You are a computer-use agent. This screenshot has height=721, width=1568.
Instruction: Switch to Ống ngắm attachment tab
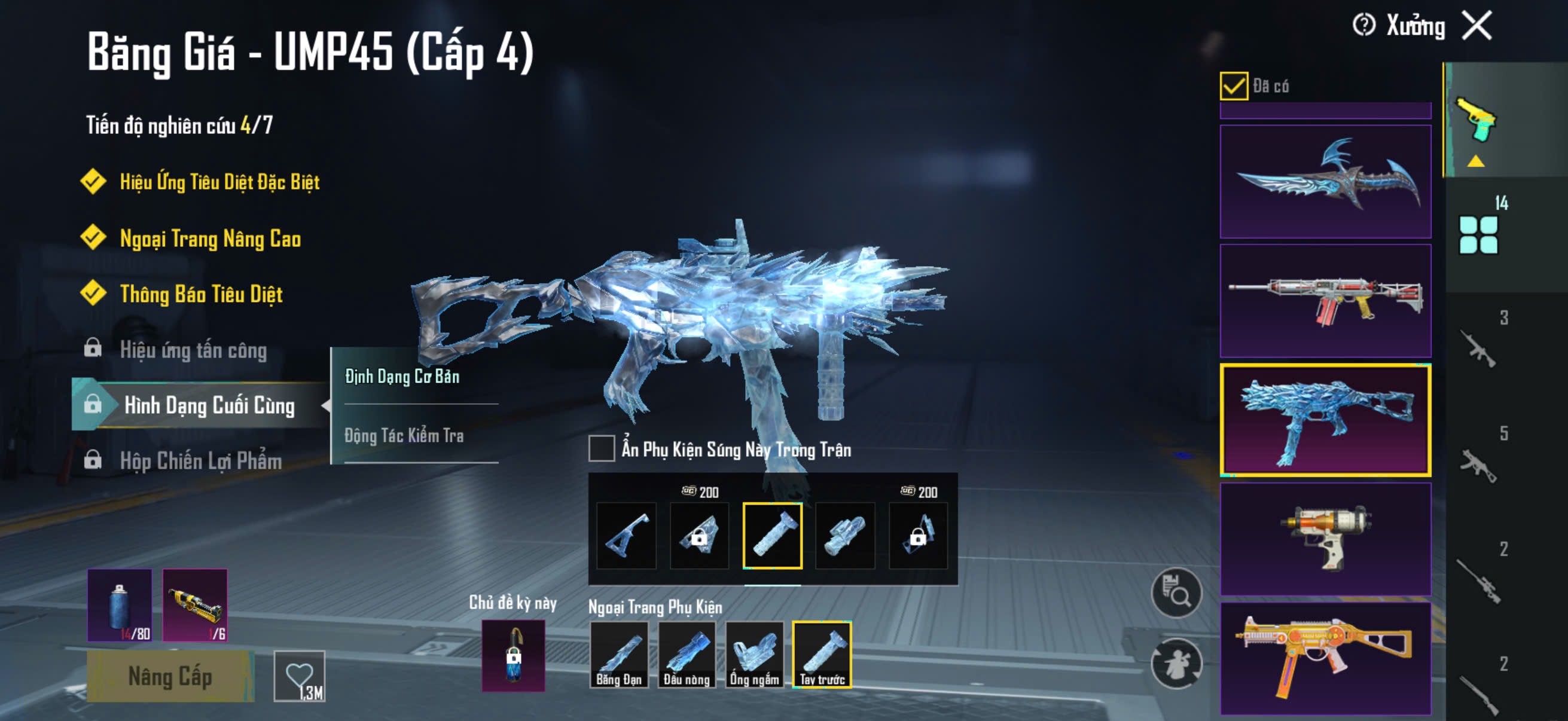[x=754, y=655]
